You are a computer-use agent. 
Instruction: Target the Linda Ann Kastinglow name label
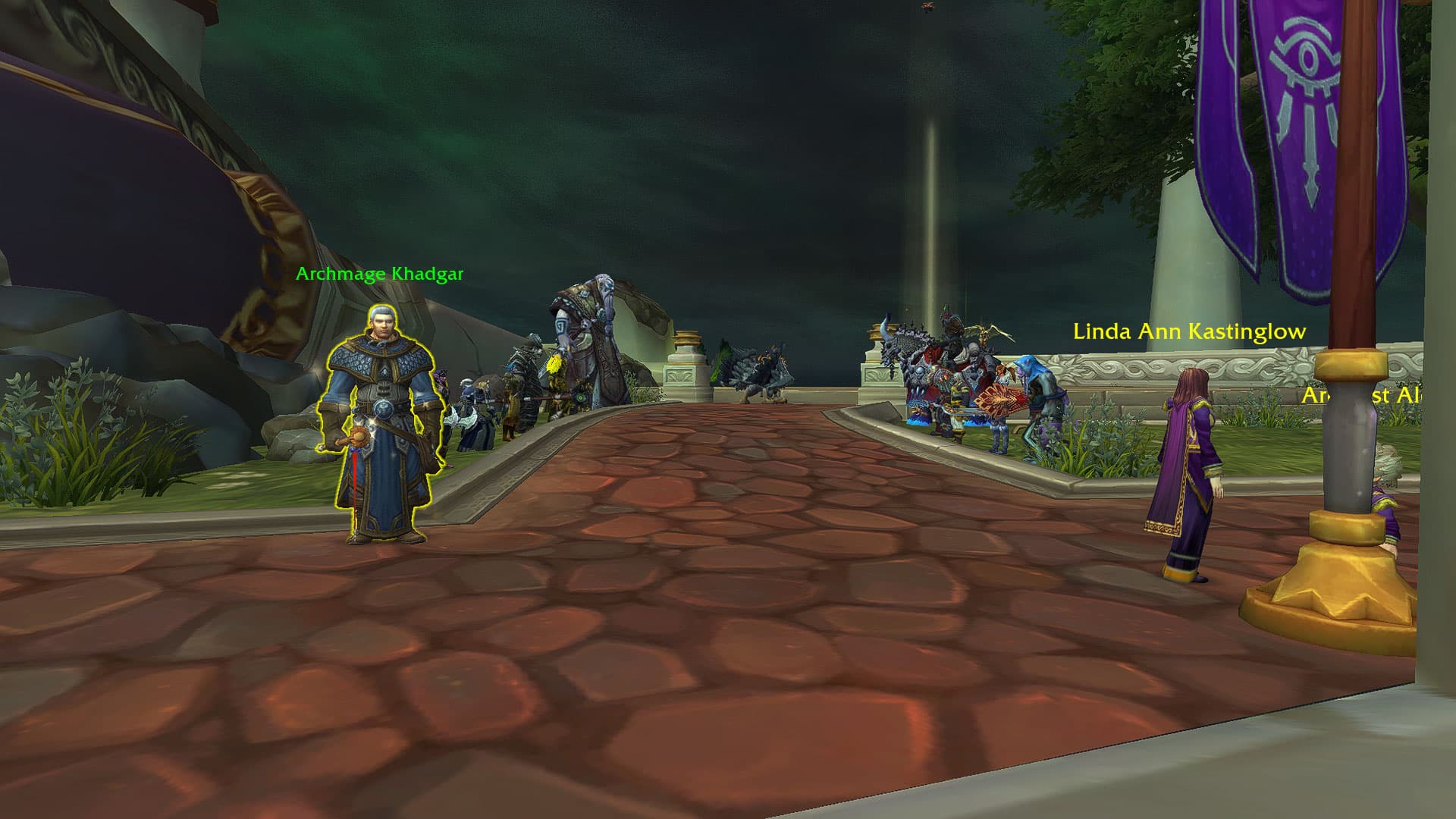(1189, 331)
